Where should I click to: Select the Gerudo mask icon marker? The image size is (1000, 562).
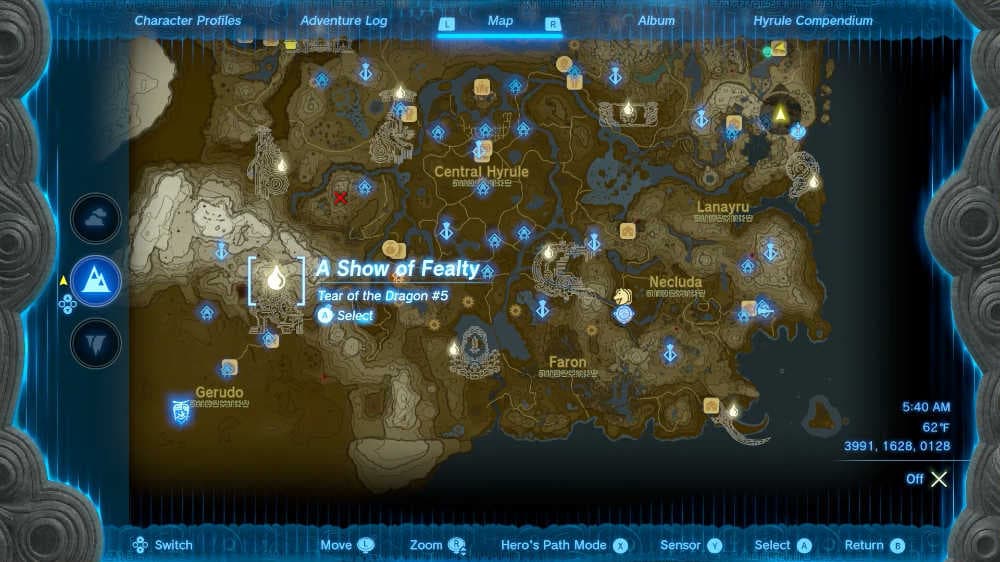(x=181, y=409)
